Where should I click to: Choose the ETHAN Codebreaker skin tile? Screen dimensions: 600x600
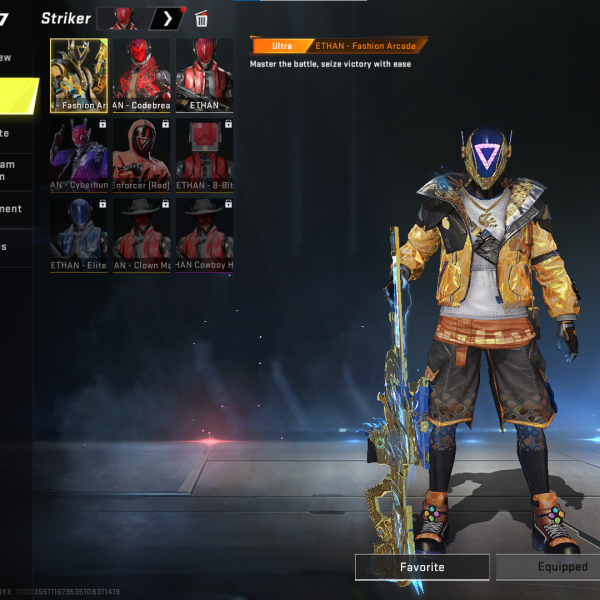[x=141, y=75]
